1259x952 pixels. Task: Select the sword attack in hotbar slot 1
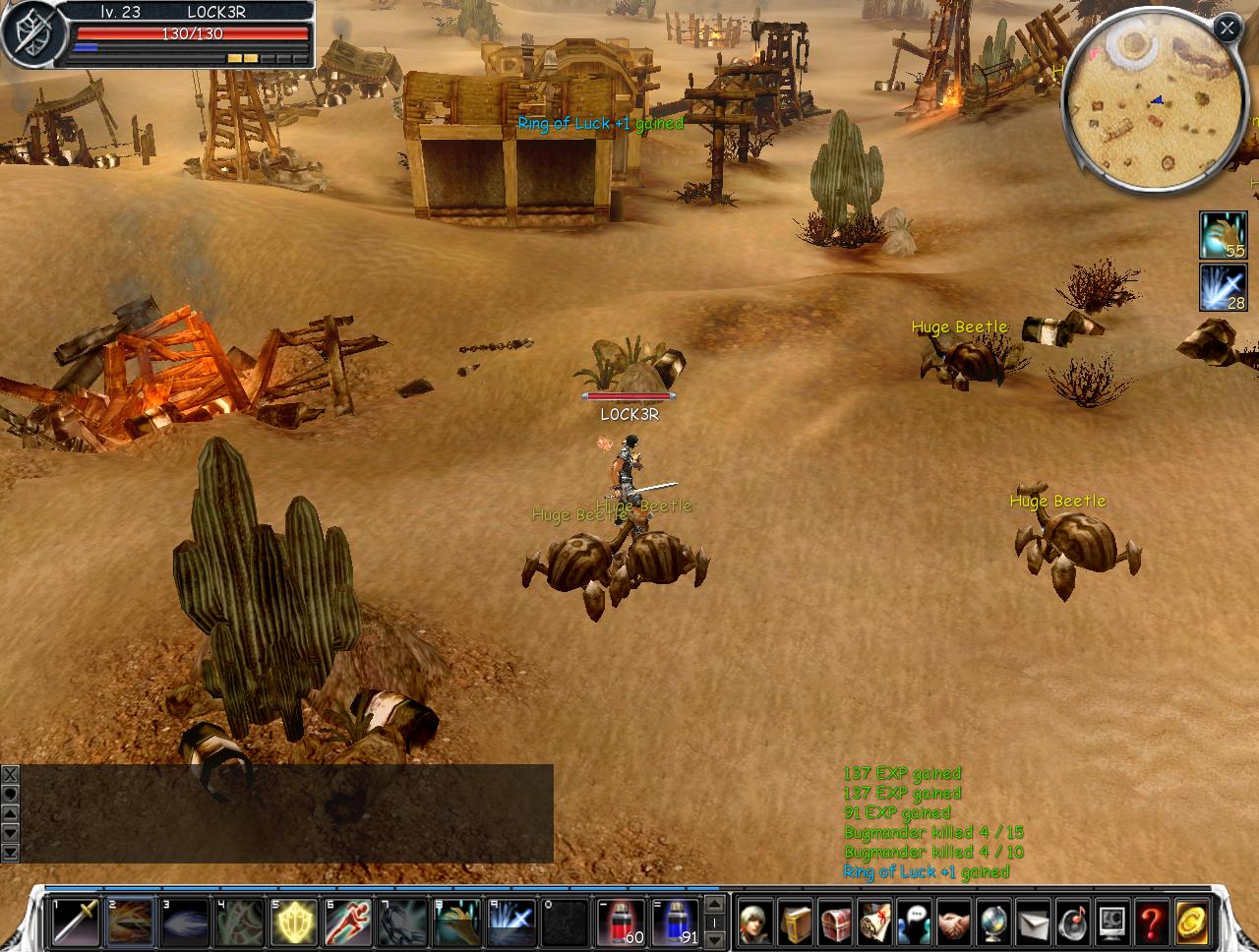click(x=76, y=922)
